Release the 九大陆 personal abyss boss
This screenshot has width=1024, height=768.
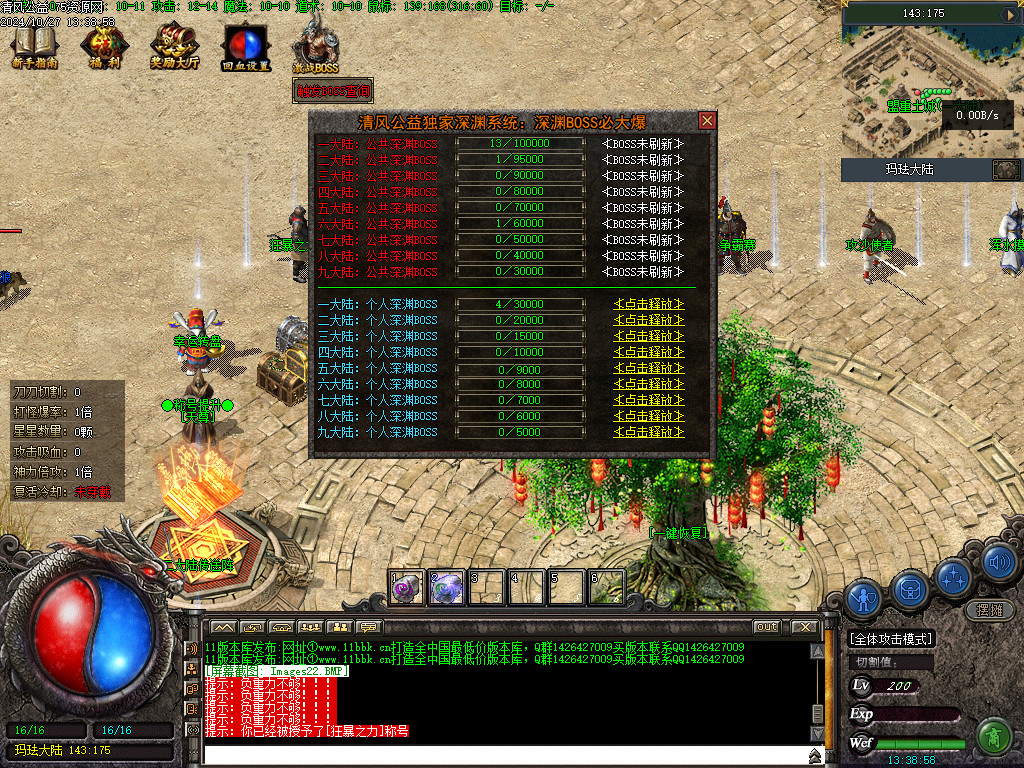(x=649, y=432)
